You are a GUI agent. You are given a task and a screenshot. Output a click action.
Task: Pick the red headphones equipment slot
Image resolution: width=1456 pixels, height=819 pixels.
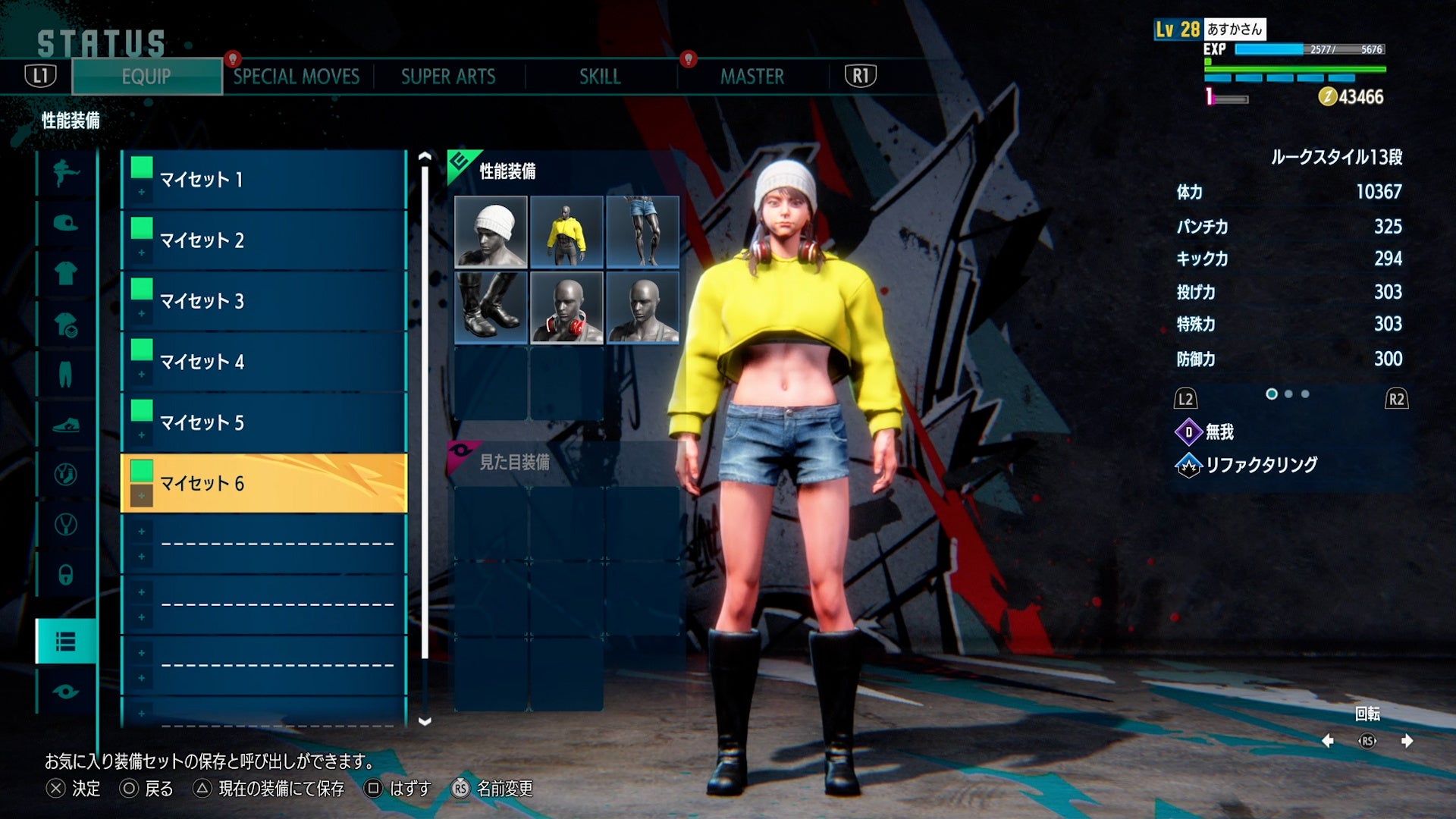(566, 307)
